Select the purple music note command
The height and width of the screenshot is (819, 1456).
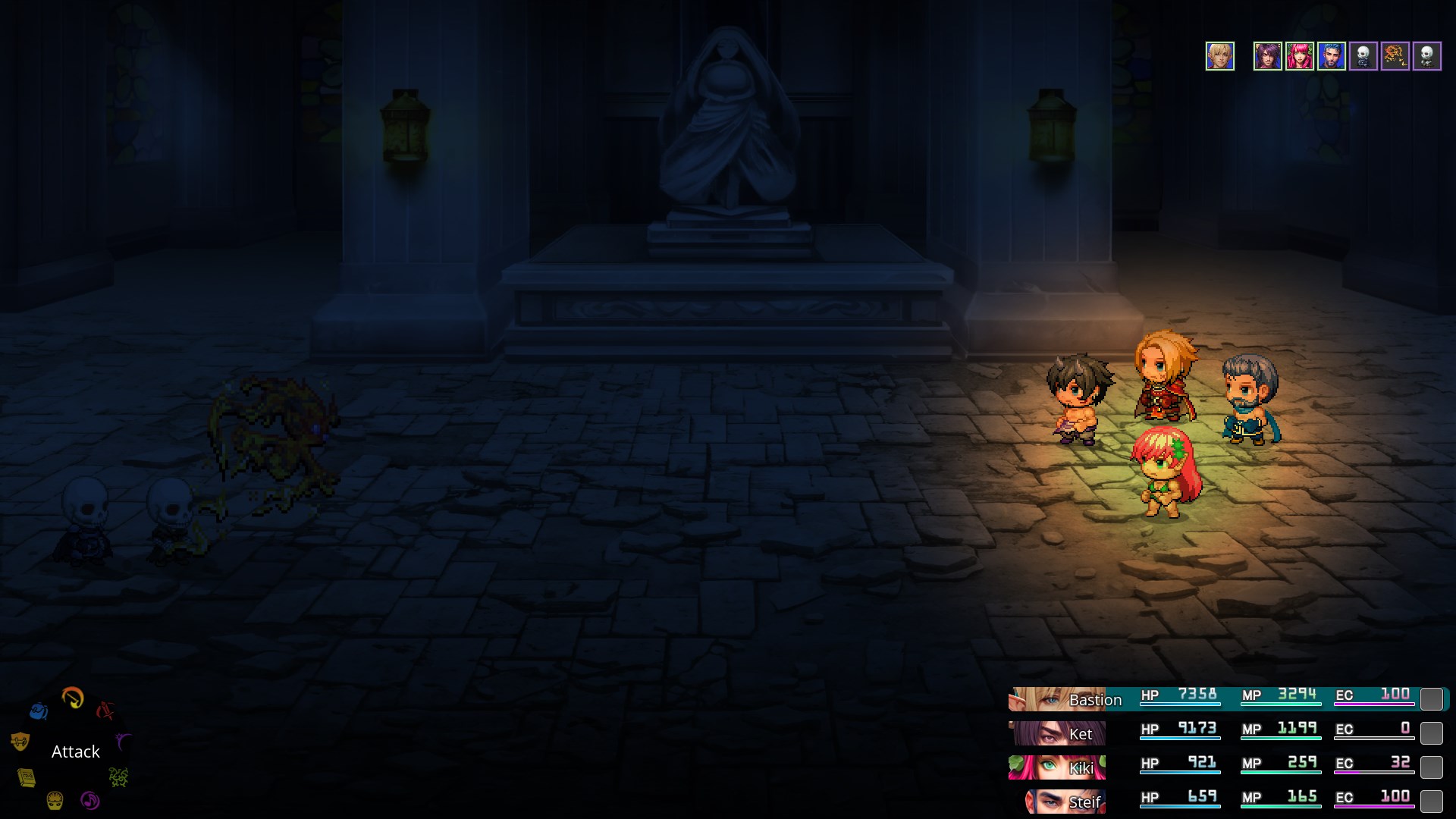(x=89, y=800)
